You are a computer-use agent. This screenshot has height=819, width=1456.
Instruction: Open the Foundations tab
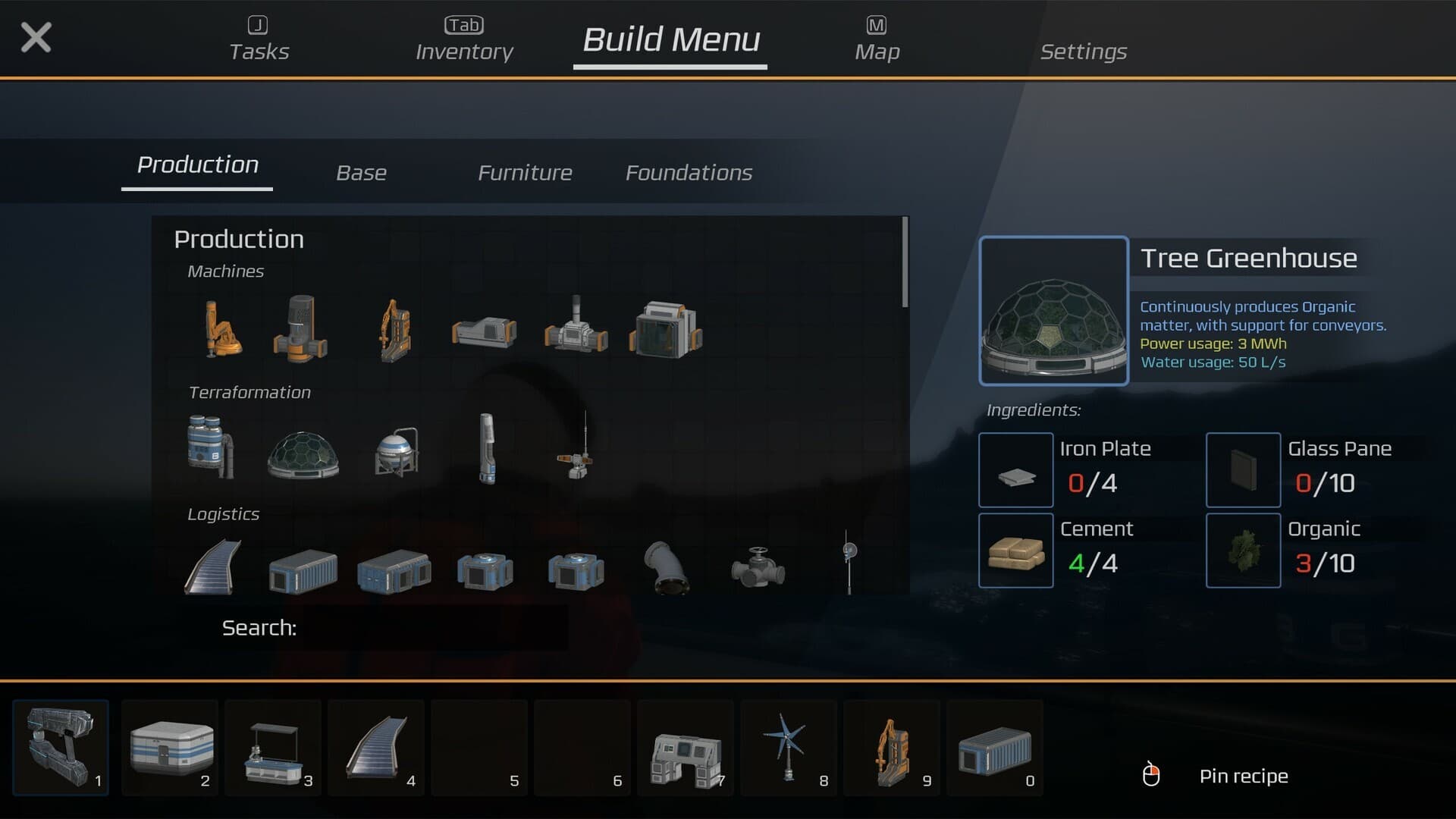[x=689, y=172]
